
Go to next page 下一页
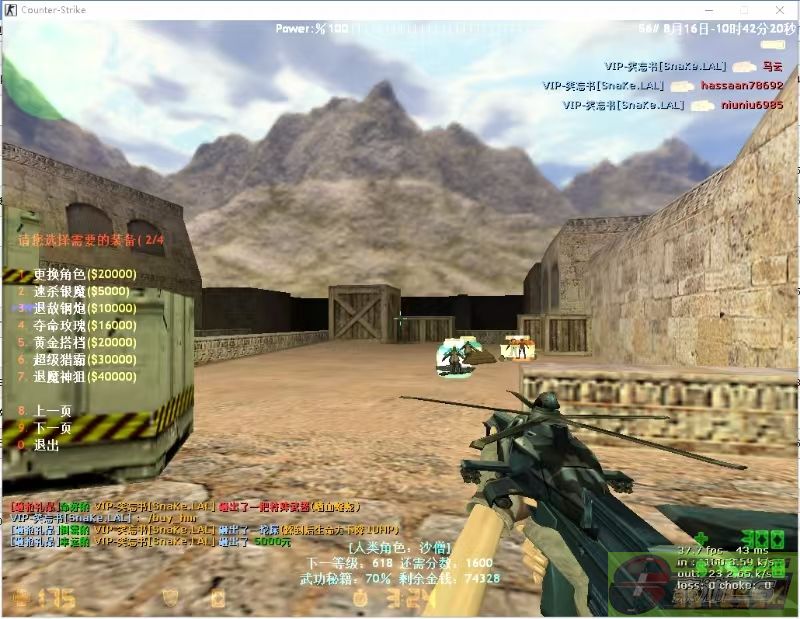point(52,428)
